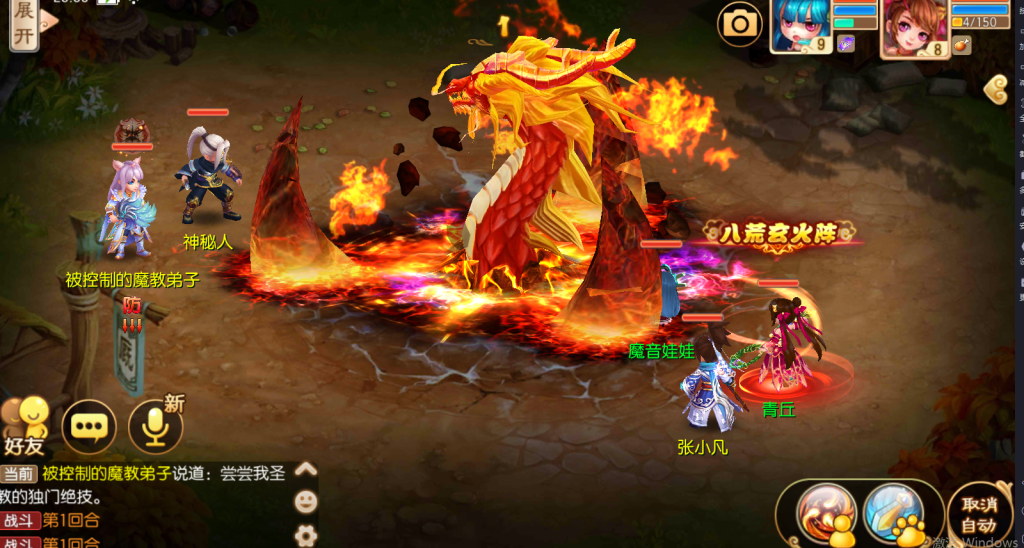The width and height of the screenshot is (1024, 548).
Task: Click the roast chicken food icon
Action: [959, 45]
